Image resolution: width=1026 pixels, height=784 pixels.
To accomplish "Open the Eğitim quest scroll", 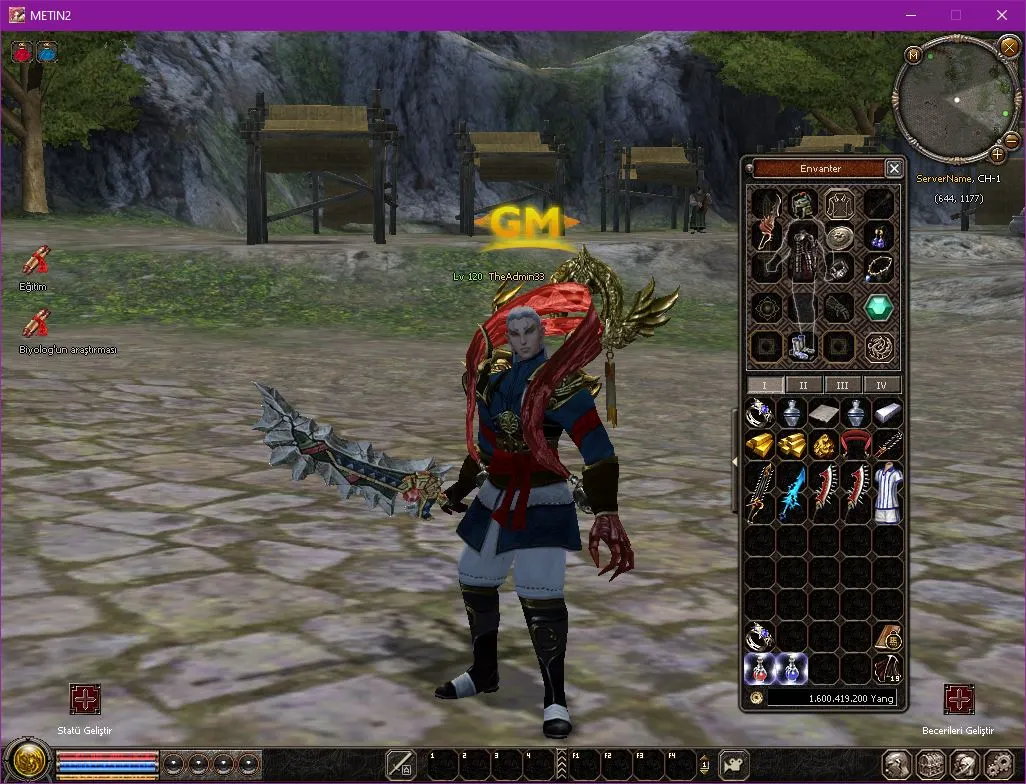I will coord(36,261).
